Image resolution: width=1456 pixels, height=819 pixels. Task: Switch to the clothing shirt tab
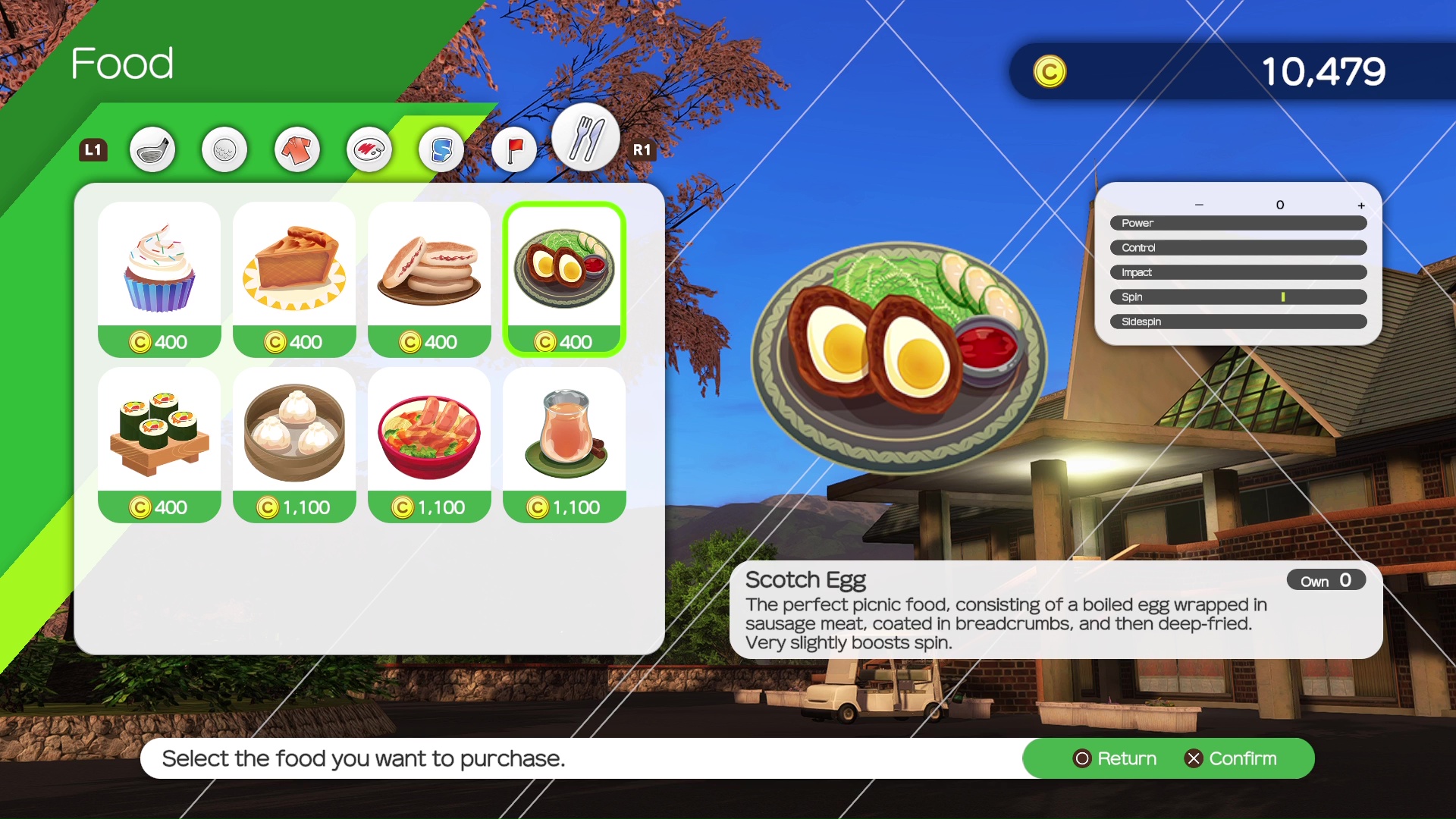(x=297, y=149)
